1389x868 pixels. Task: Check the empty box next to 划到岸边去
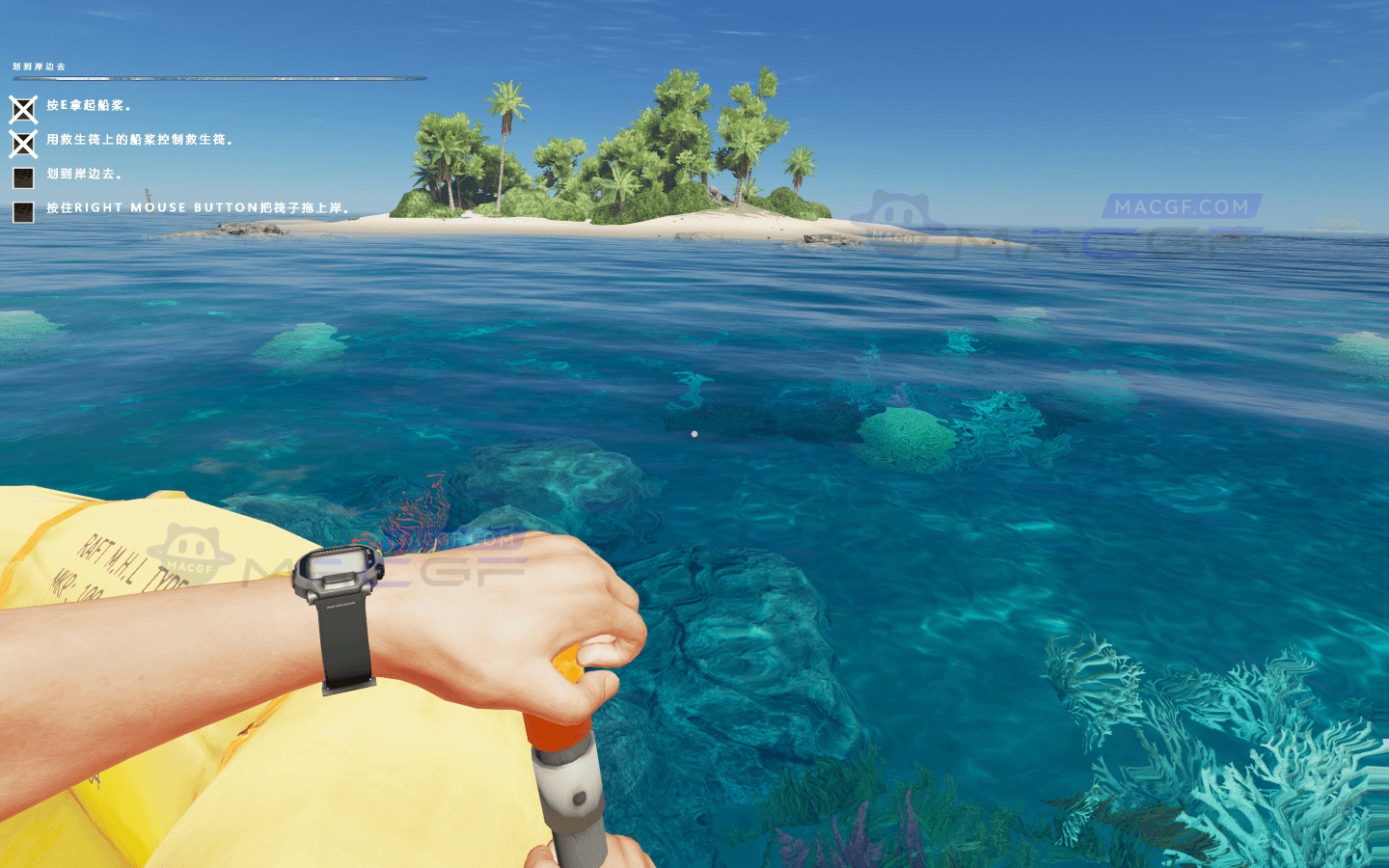(21, 176)
